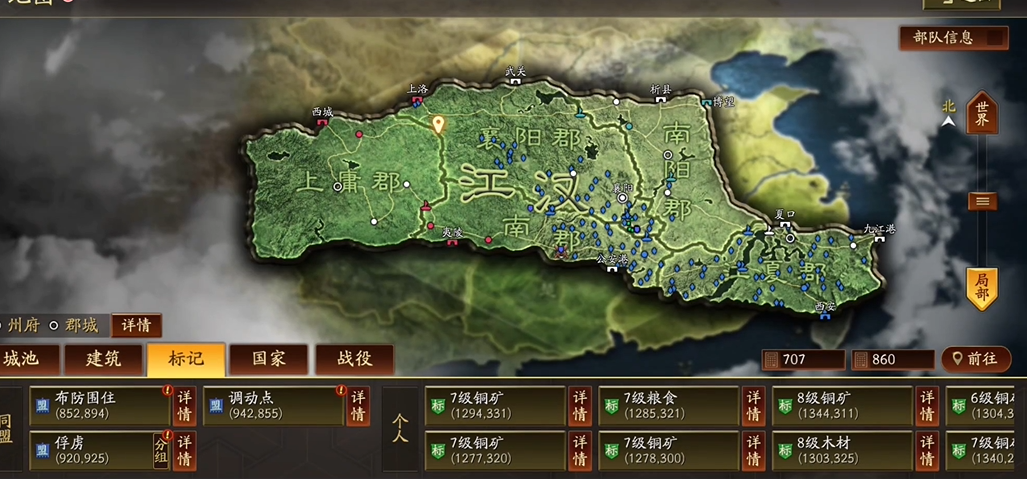Open 详情 next to the 郡城 legend
1027x479 pixels.
pos(136,326)
